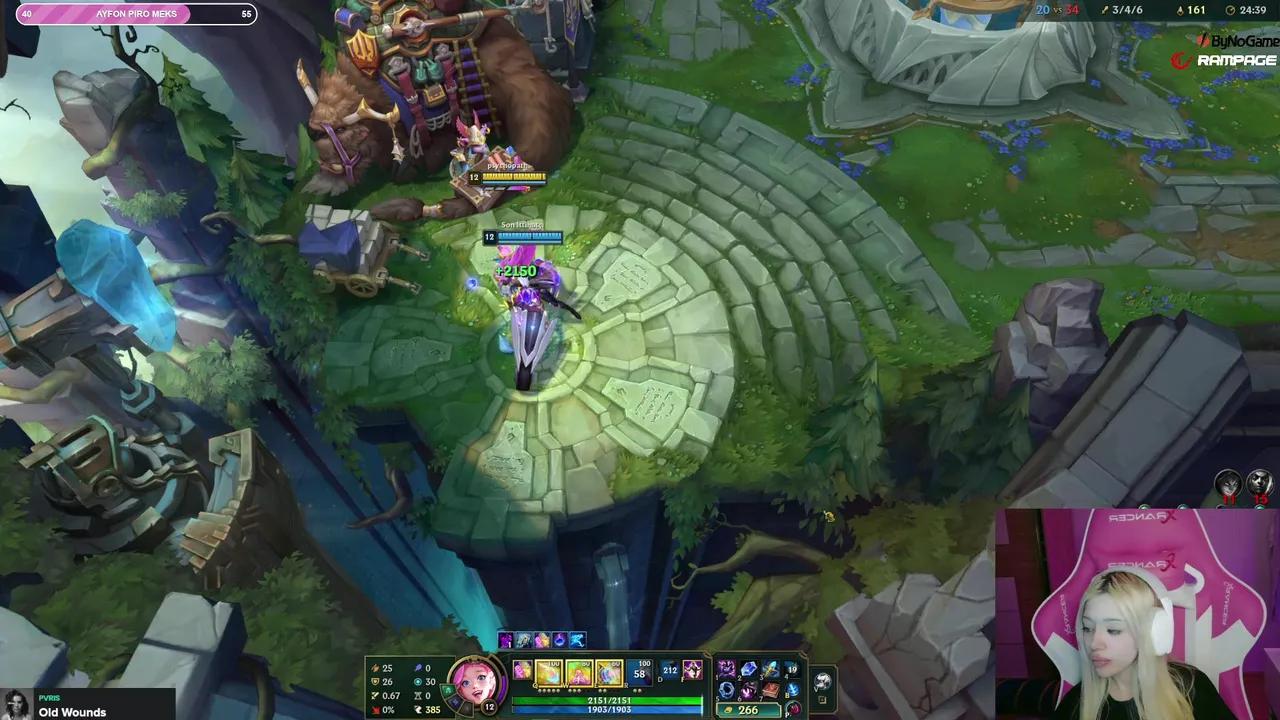Click the armor stat icon showing 26
Screen dimensions: 1280x720
pos(376,681)
